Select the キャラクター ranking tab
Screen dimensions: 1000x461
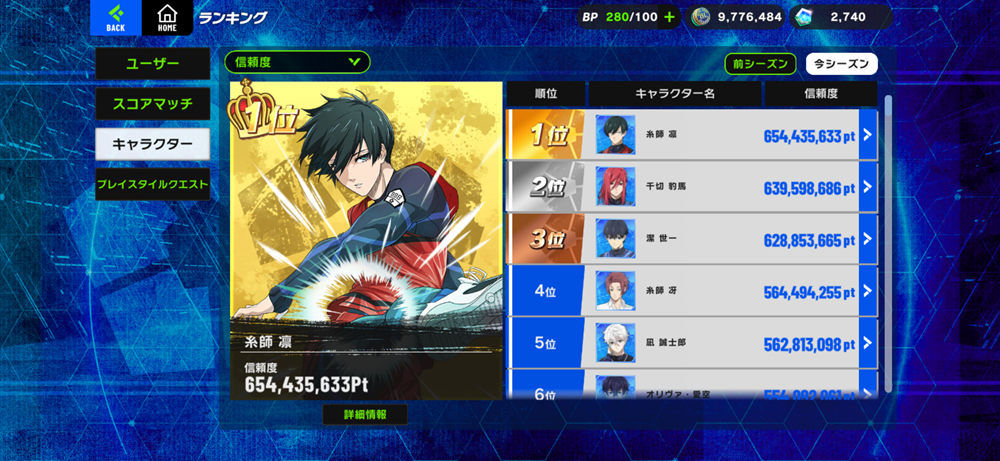point(152,144)
